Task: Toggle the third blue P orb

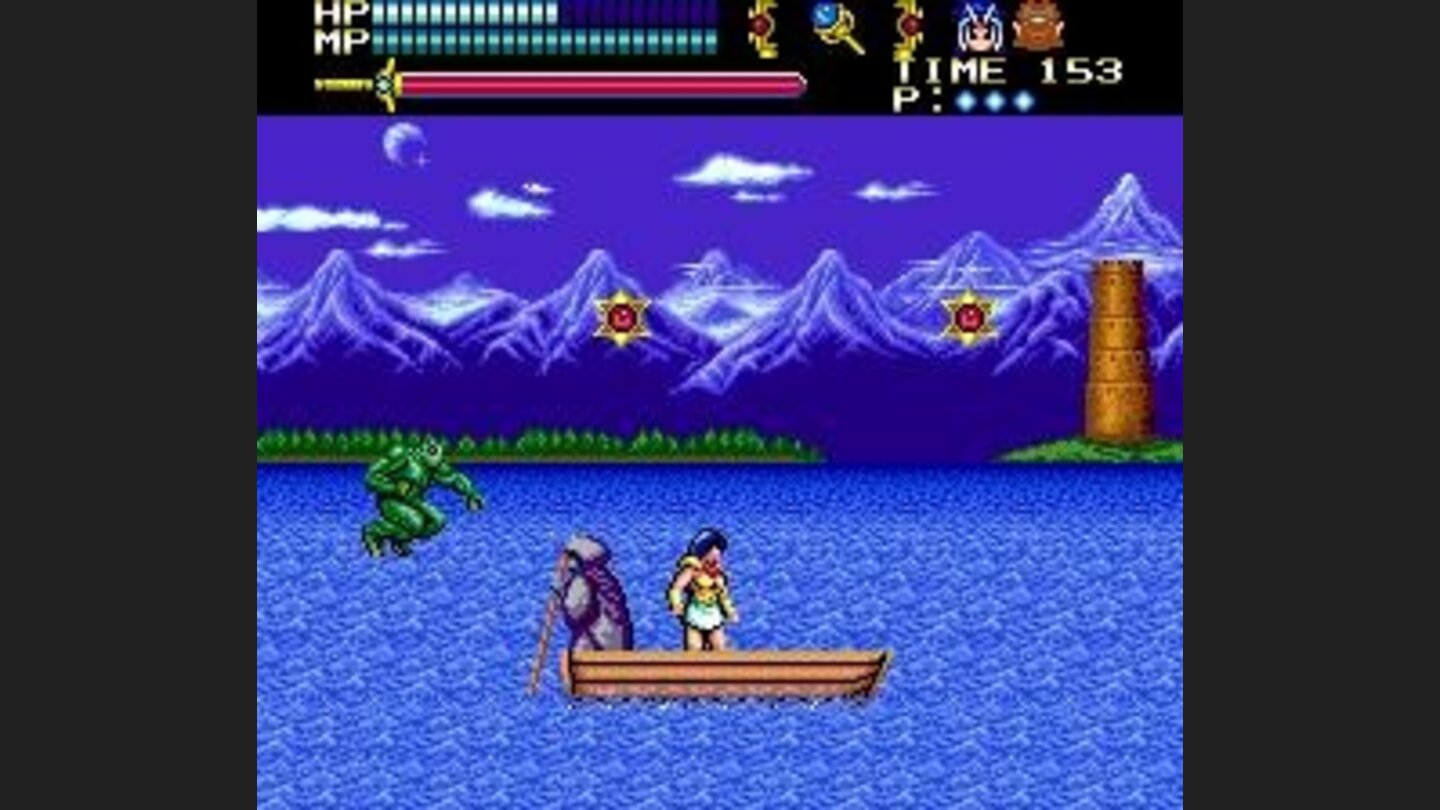Action: coord(1022,101)
